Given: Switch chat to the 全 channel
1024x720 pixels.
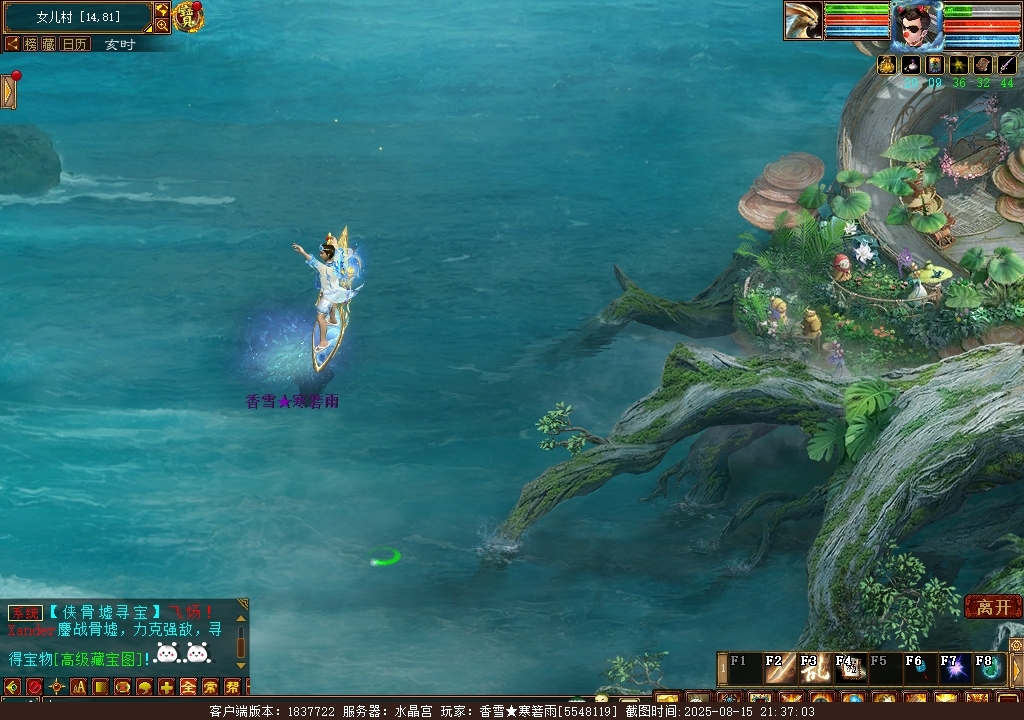Looking at the screenshot, I should click(188, 687).
